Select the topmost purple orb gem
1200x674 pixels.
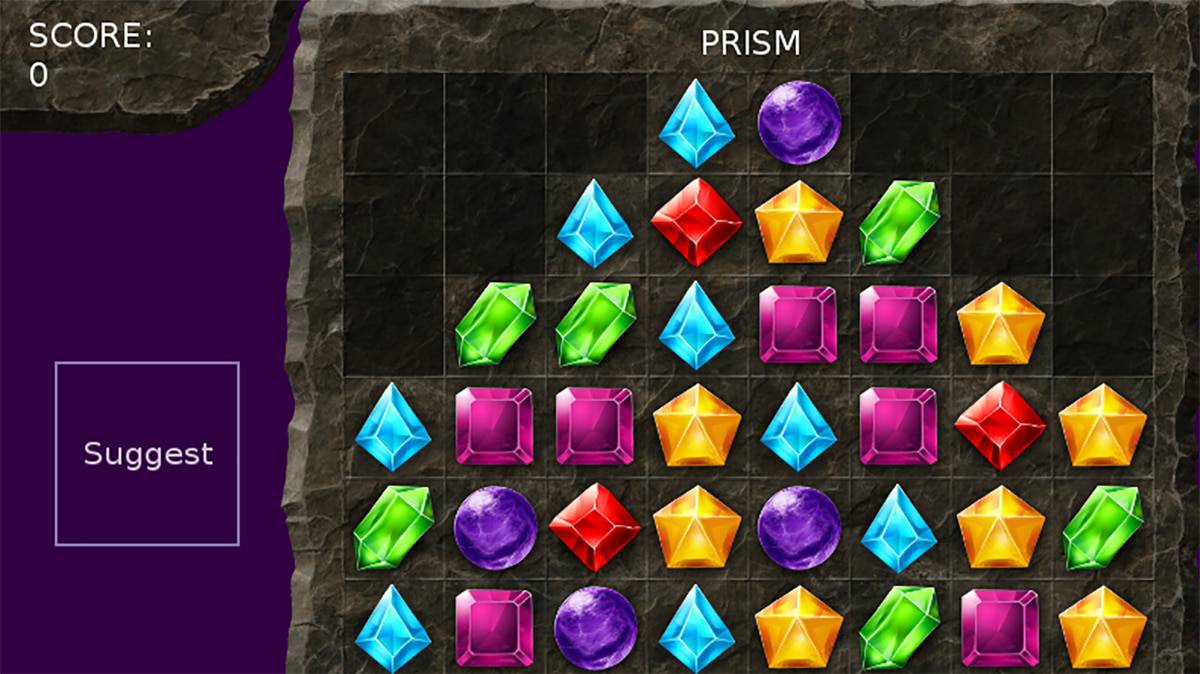pos(798,122)
